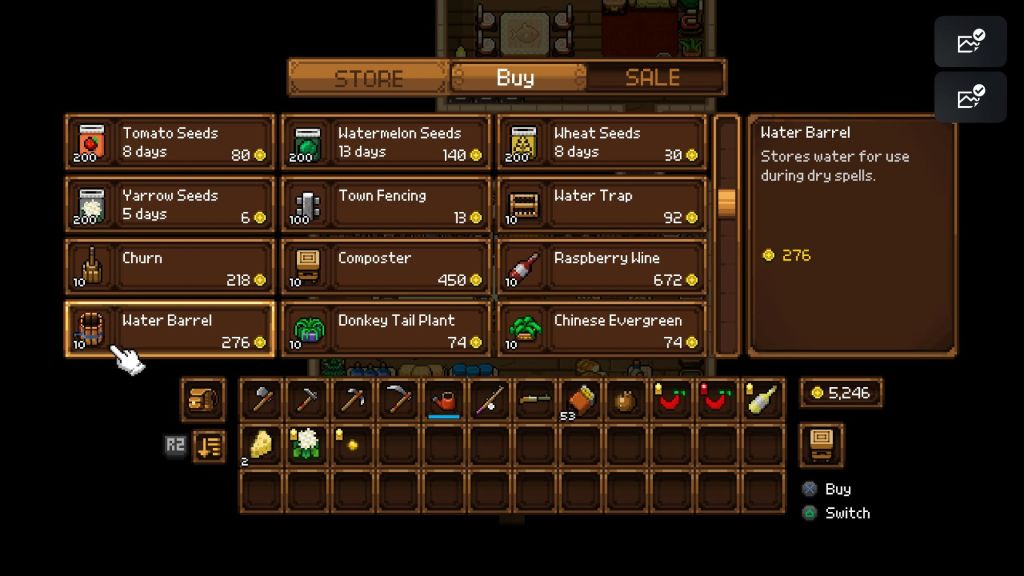Switch to the SALE tab
This screenshot has width=1024, height=576.
coord(653,77)
